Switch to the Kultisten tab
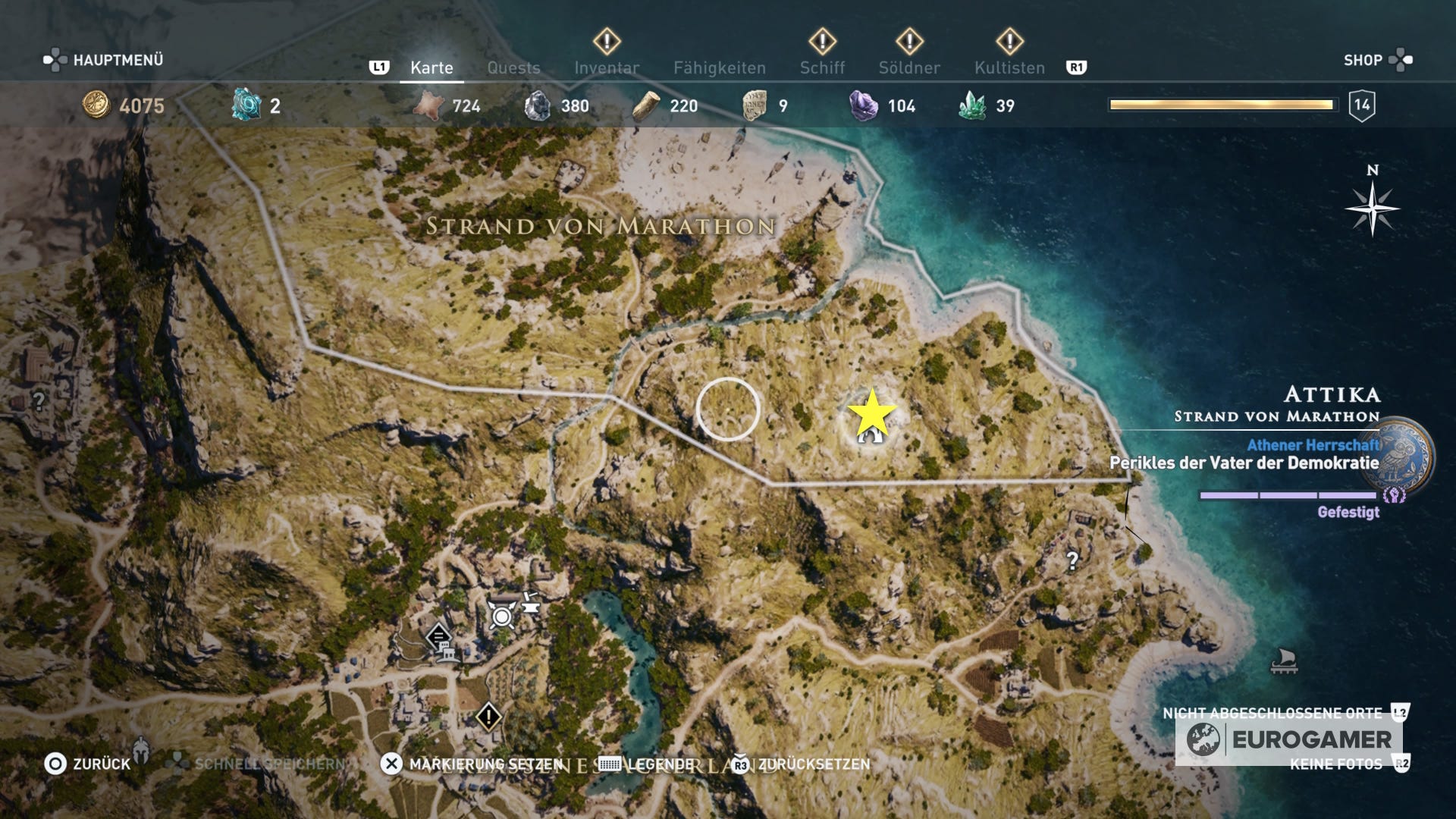This screenshot has height=819, width=1456. [1009, 67]
